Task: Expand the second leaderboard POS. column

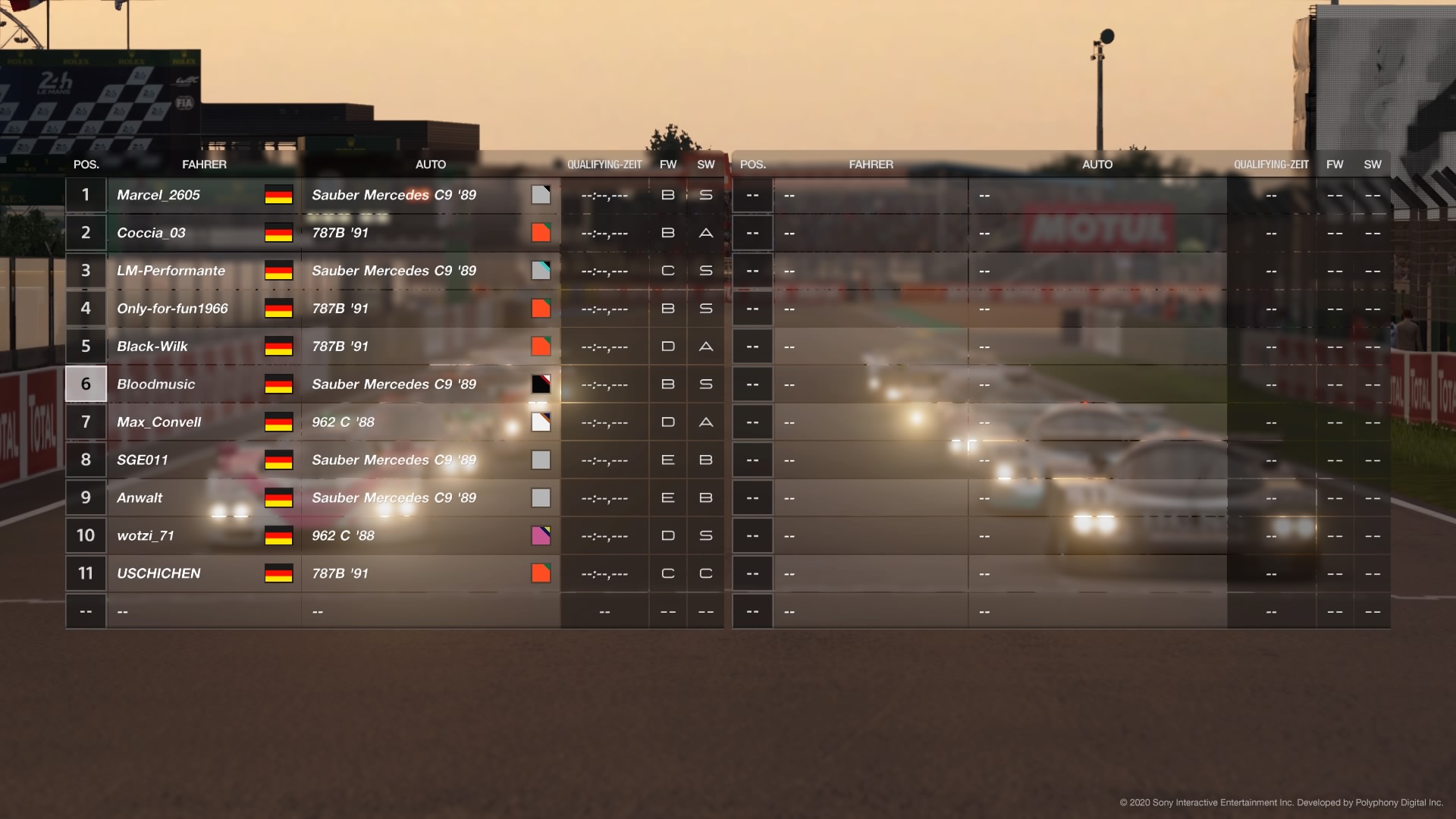Action: pyautogui.click(x=752, y=164)
